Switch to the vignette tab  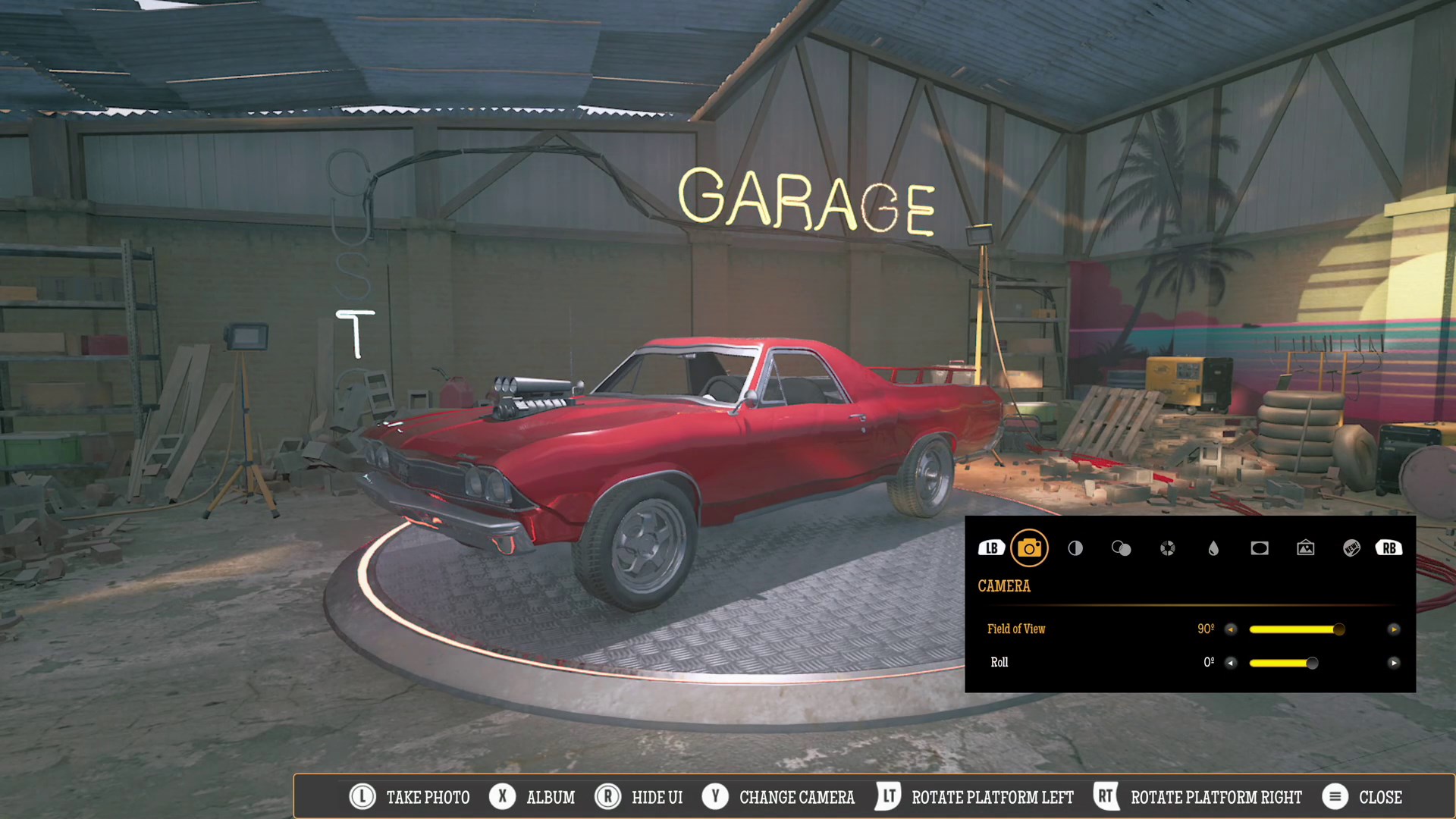1260,548
